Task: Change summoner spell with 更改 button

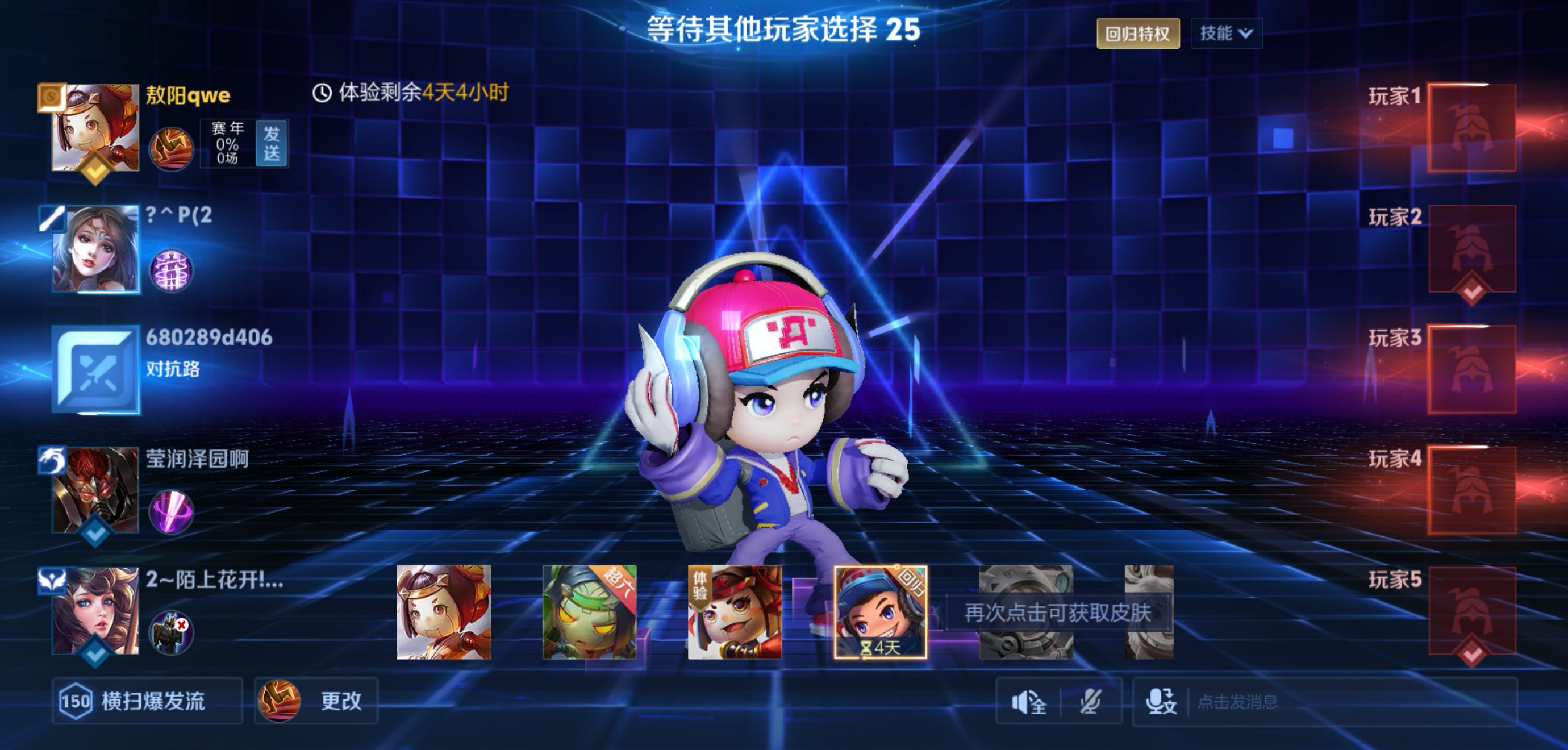Action: 316,701
